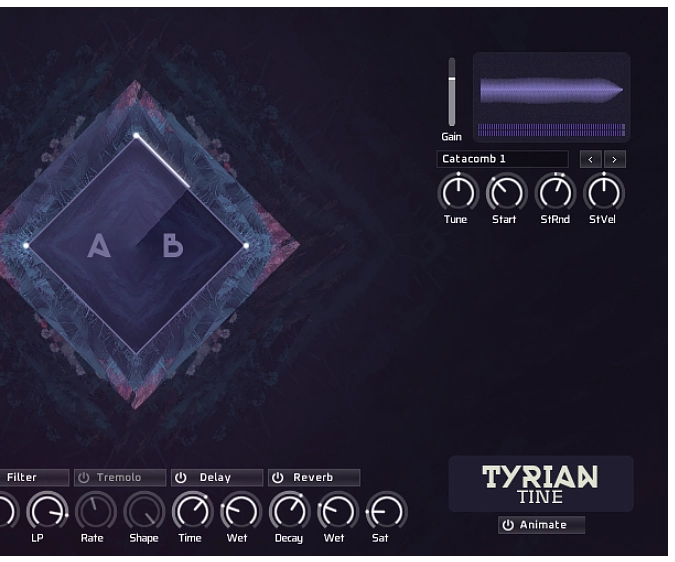Click the StRnd knob
Screen dimensions: 675x562
click(x=555, y=192)
